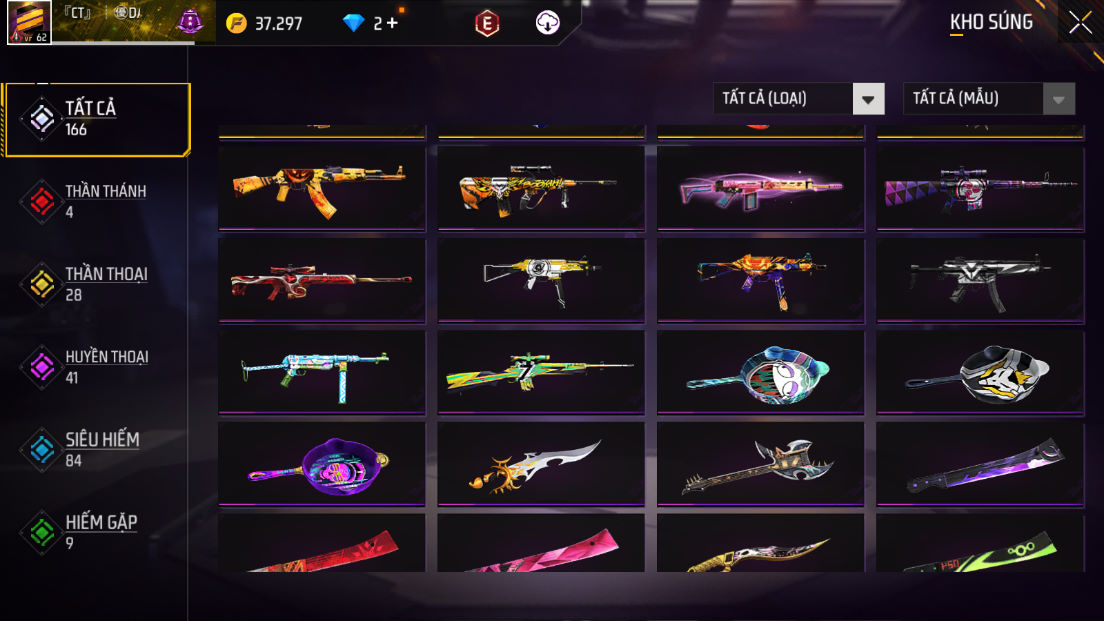Pick the pink glowing futuristic gun skin

[x=760, y=188]
